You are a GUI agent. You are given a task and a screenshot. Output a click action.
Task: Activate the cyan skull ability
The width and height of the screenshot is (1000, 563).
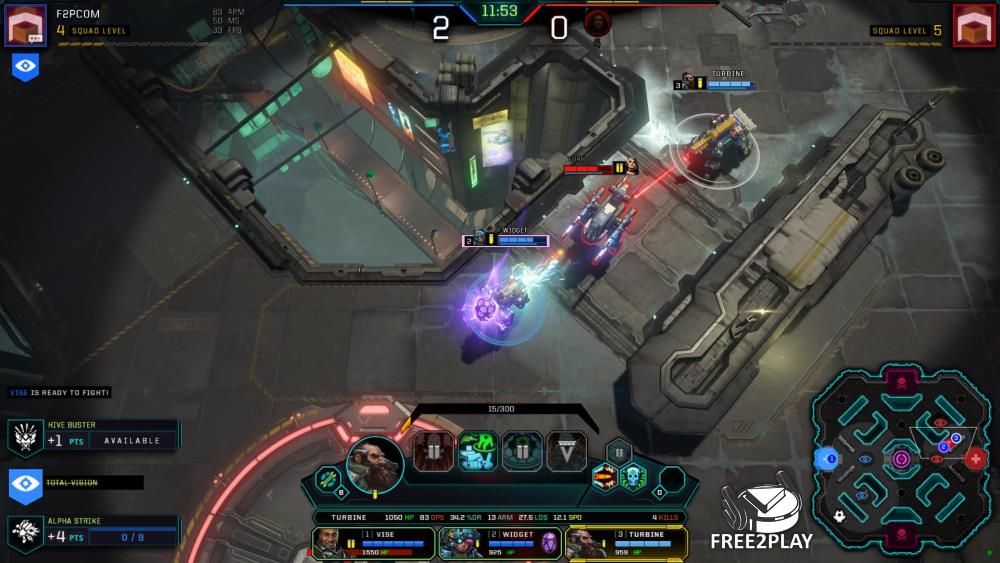[632, 478]
